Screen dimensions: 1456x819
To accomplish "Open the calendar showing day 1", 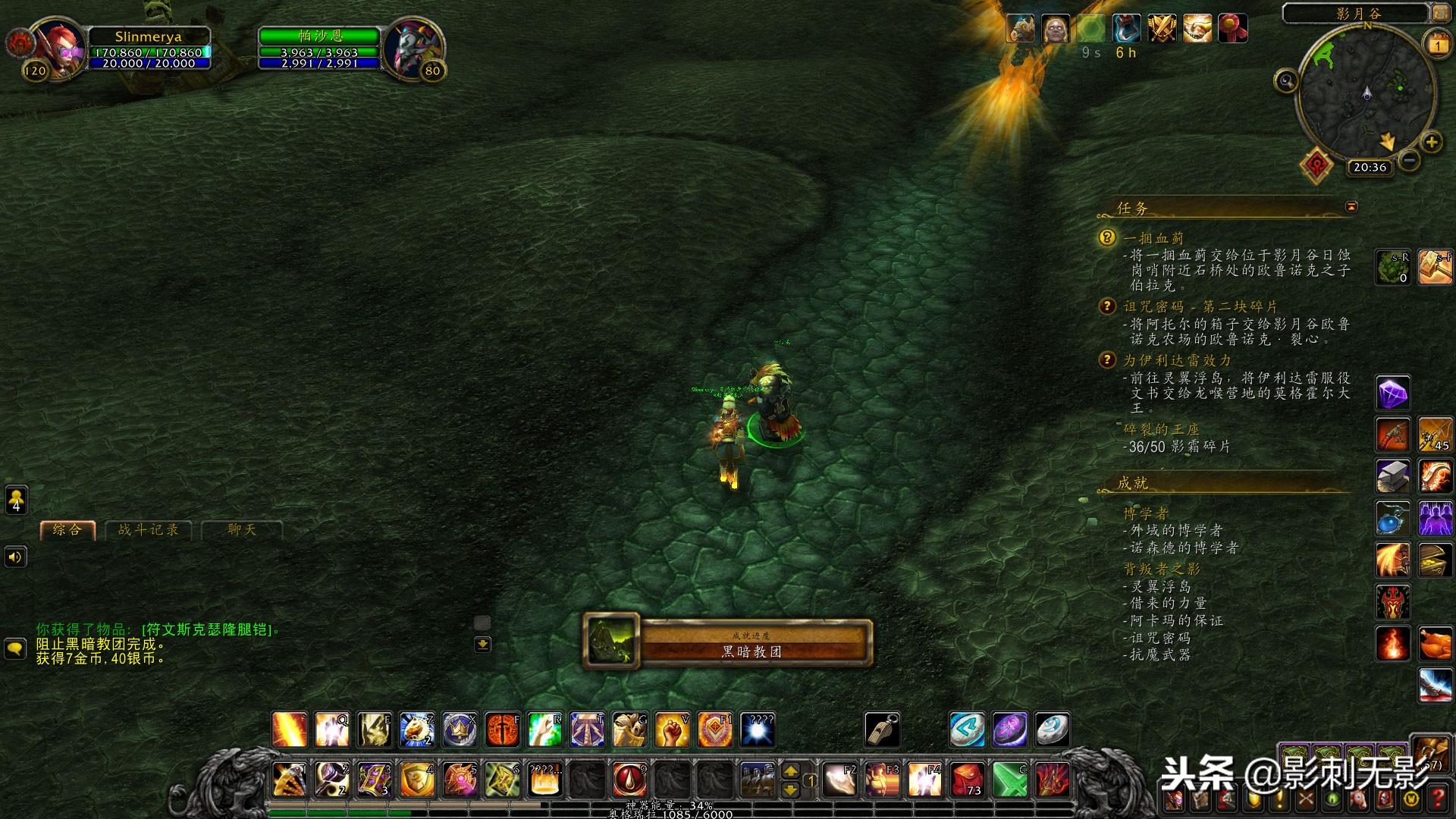I will 1437,44.
